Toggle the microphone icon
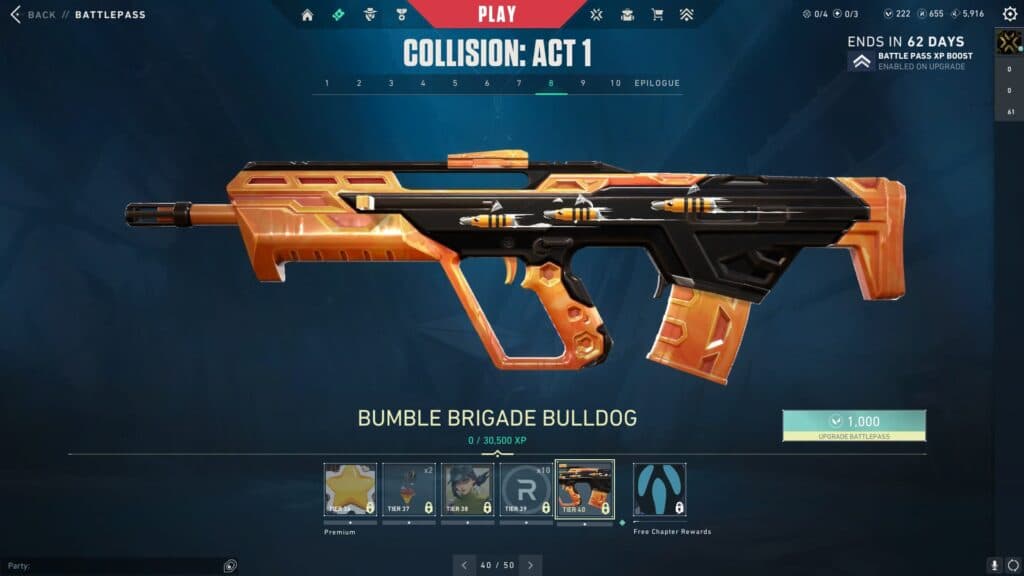1024x576 pixels. pyautogui.click(x=994, y=565)
